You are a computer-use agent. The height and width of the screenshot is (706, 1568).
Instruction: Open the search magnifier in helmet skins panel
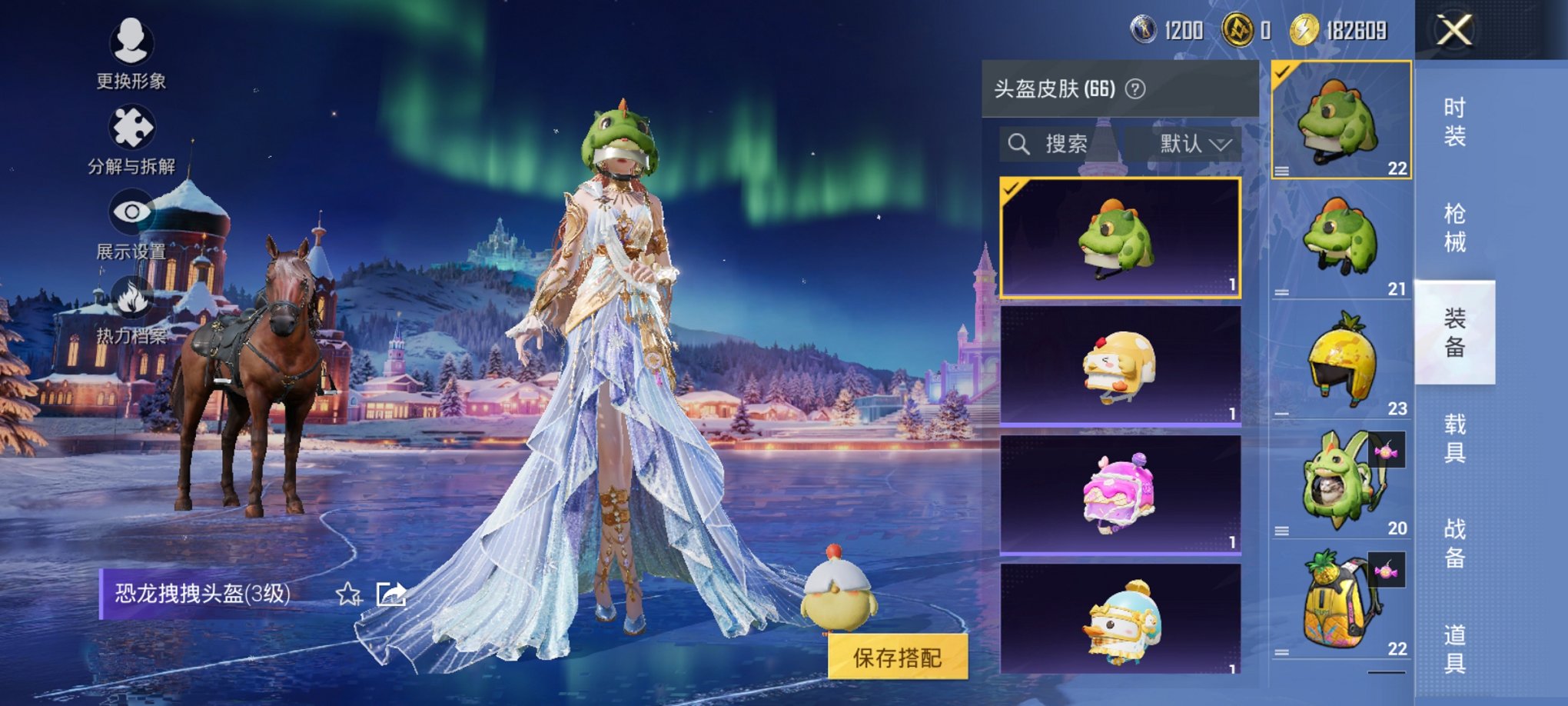(1021, 142)
